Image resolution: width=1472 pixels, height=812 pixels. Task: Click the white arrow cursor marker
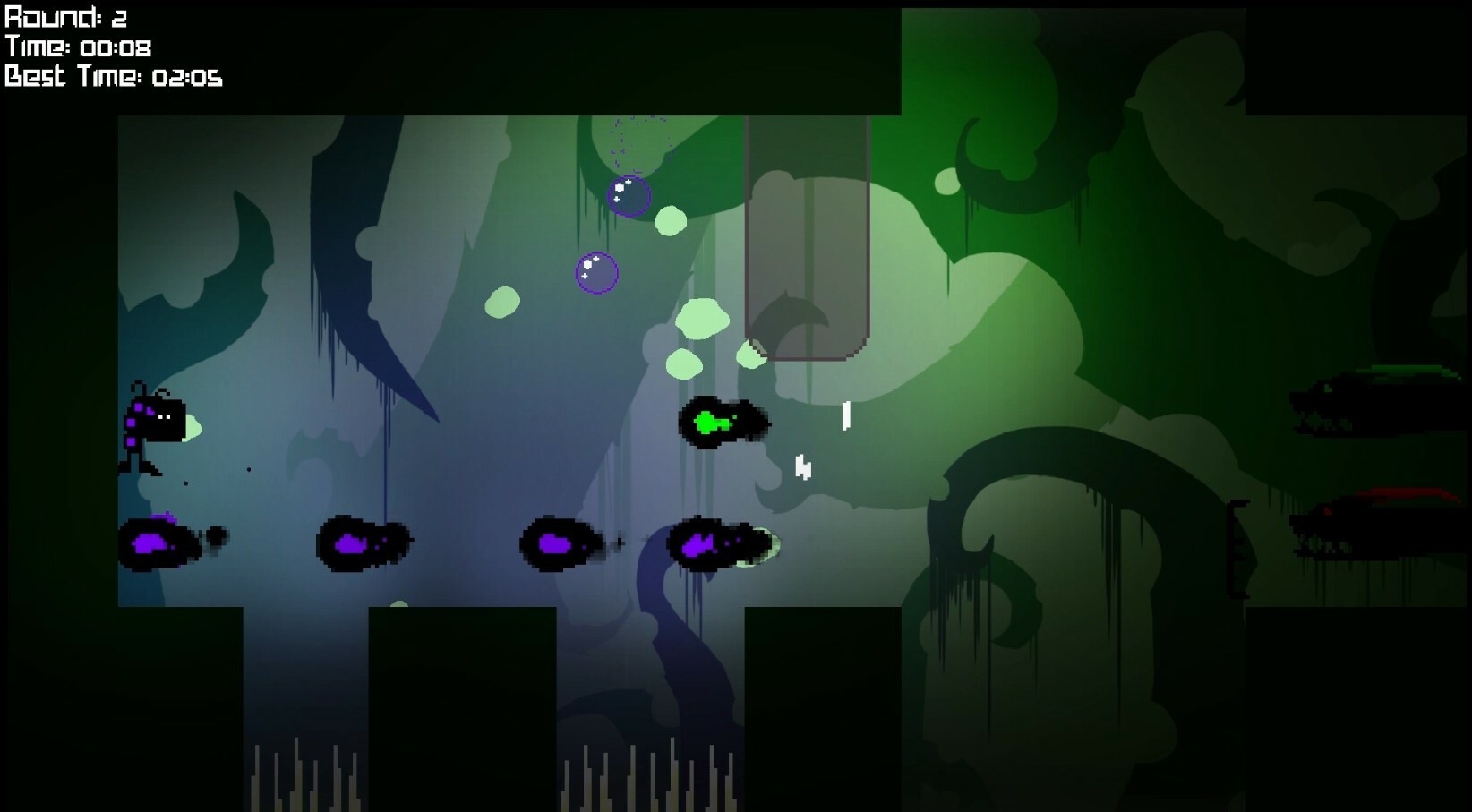(x=801, y=466)
